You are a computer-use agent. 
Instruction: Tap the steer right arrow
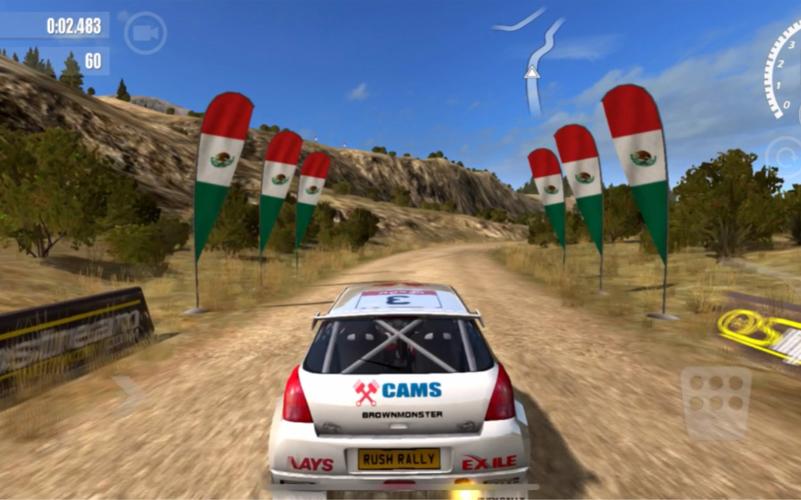[x=130, y=395]
